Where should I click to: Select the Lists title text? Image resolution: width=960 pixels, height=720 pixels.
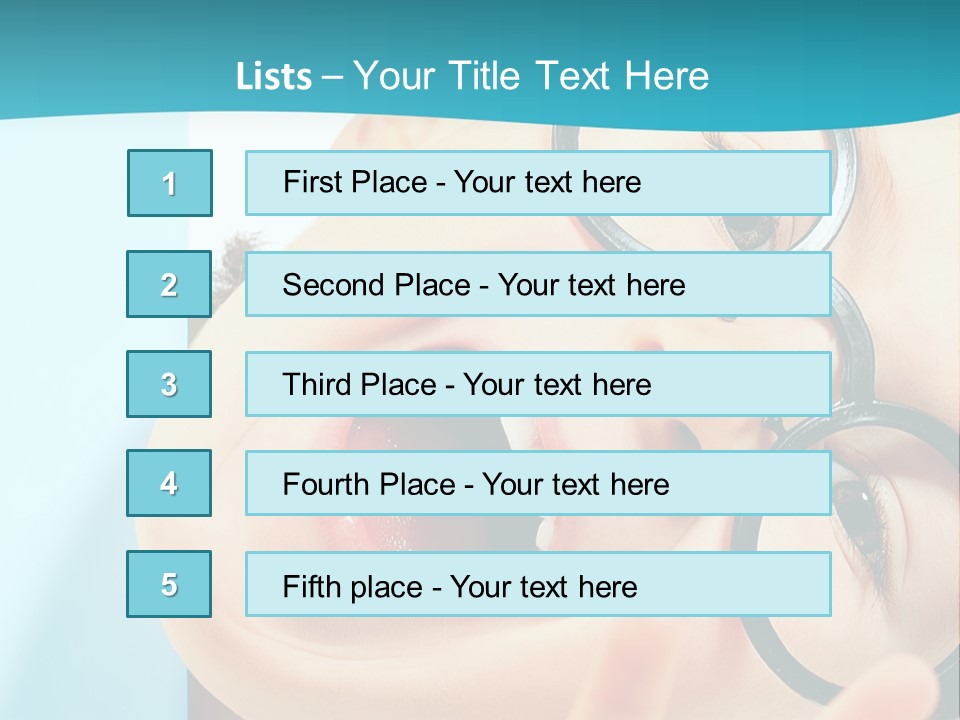[x=472, y=76]
